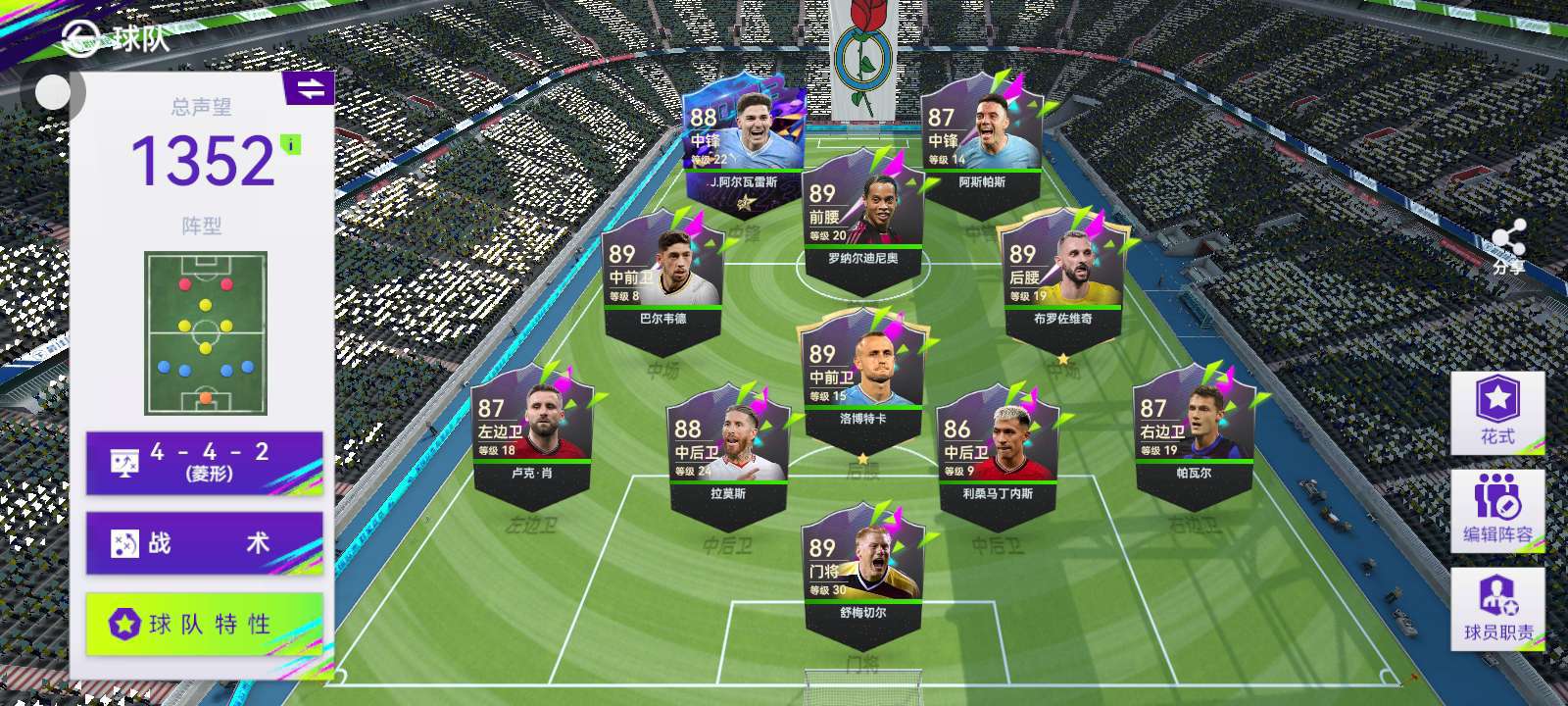Open 编辑阵容 lineup editor
The width and height of the screenshot is (1568, 706).
pyautogui.click(x=1496, y=510)
